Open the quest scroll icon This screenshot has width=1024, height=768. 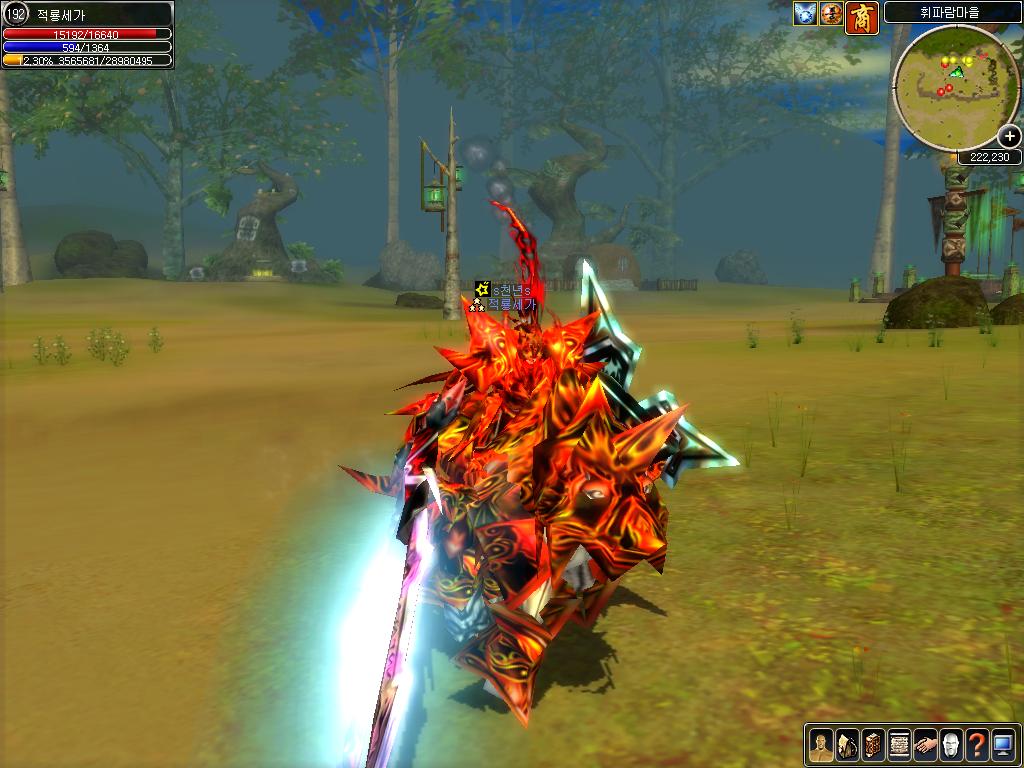click(899, 745)
